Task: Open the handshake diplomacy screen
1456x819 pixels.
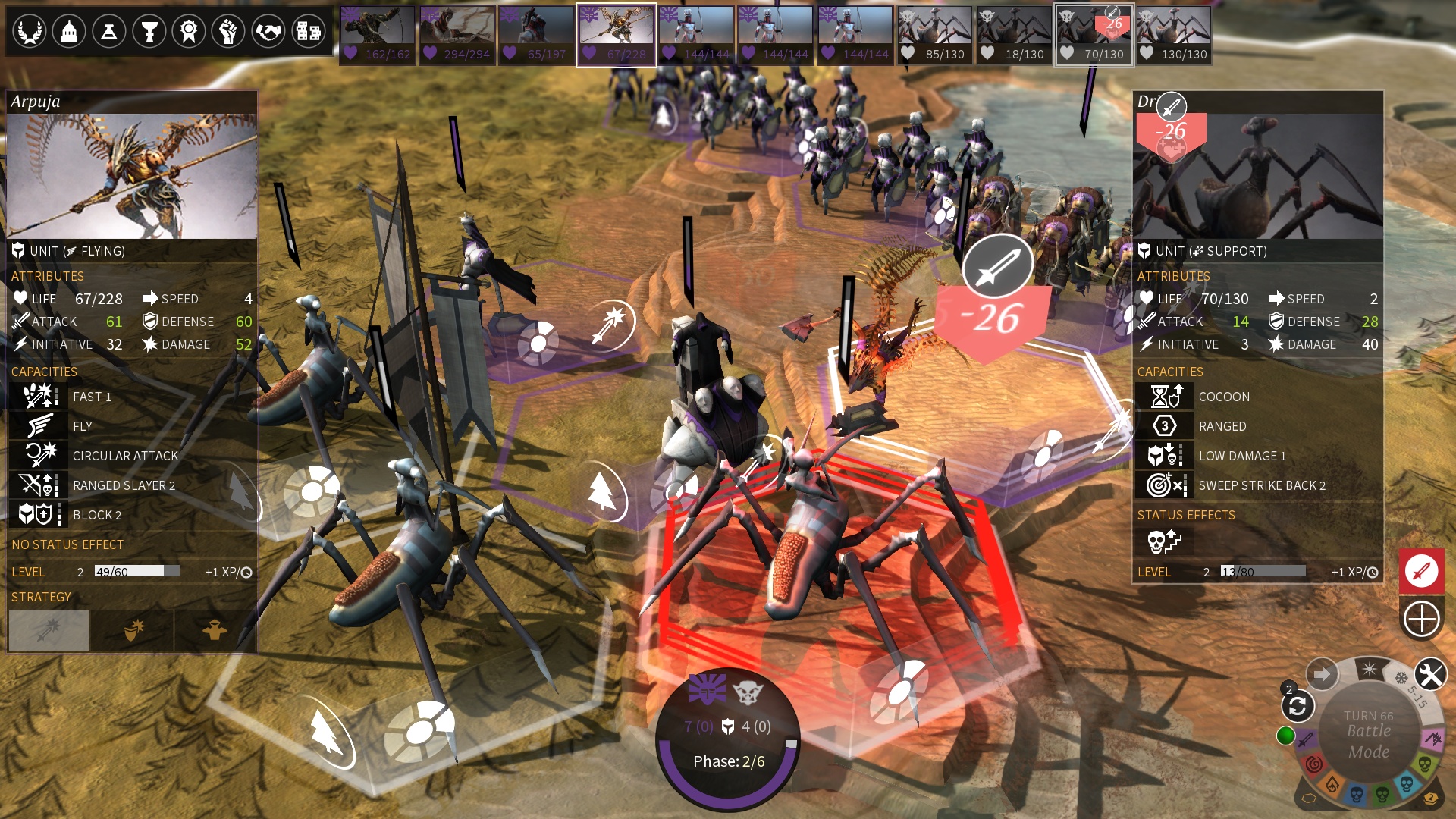Action: point(268,32)
